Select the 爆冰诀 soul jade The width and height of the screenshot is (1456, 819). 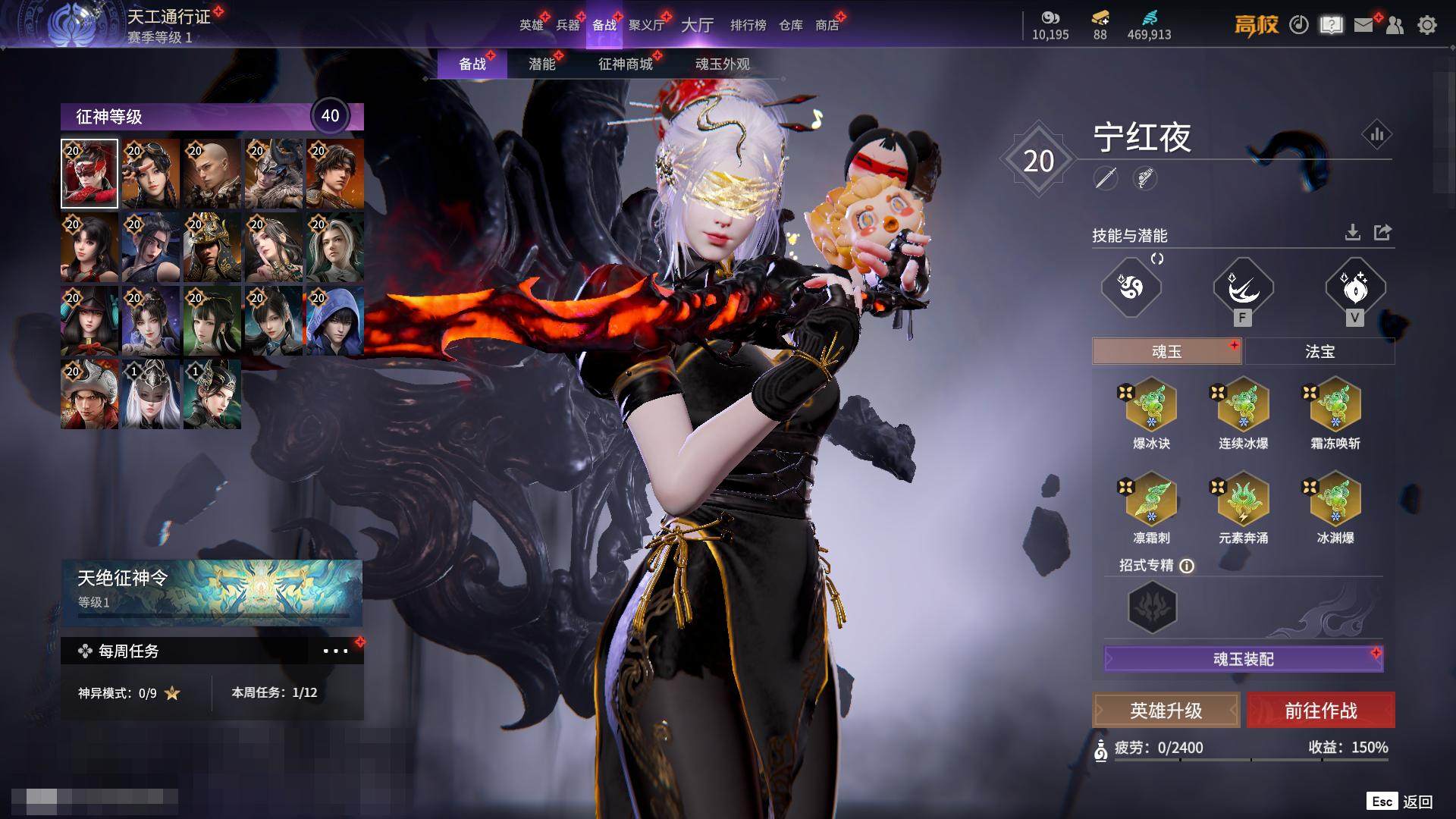(x=1151, y=405)
